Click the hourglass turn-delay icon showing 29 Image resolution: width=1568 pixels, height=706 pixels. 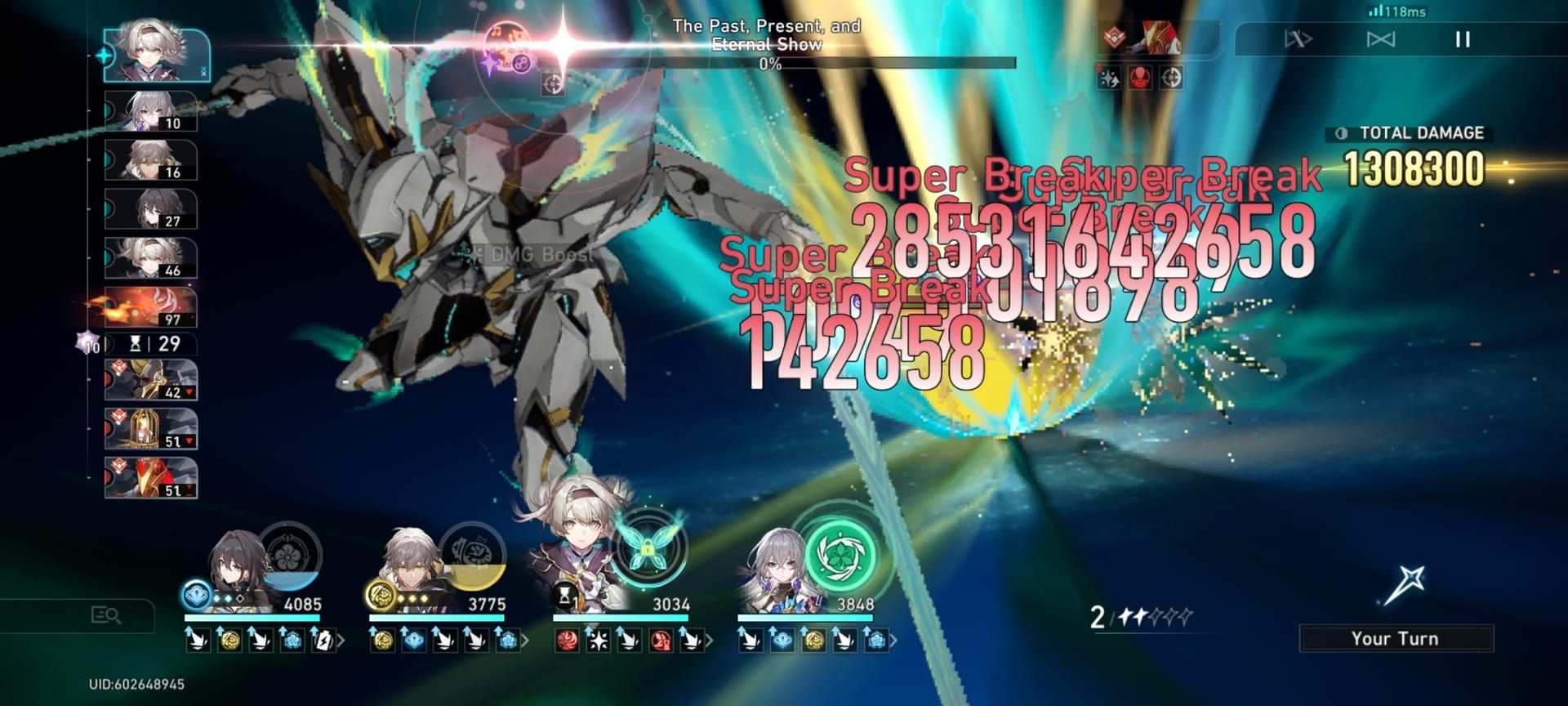tap(157, 342)
